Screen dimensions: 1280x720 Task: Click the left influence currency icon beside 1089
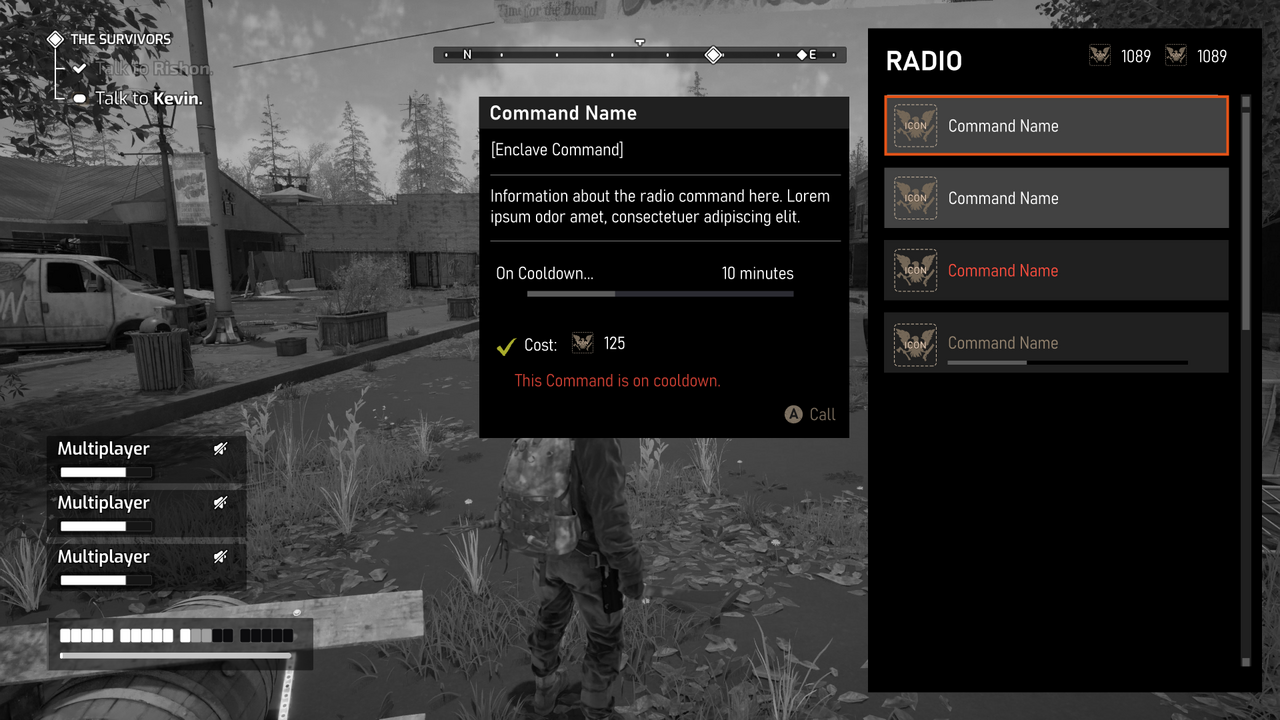click(x=1100, y=56)
